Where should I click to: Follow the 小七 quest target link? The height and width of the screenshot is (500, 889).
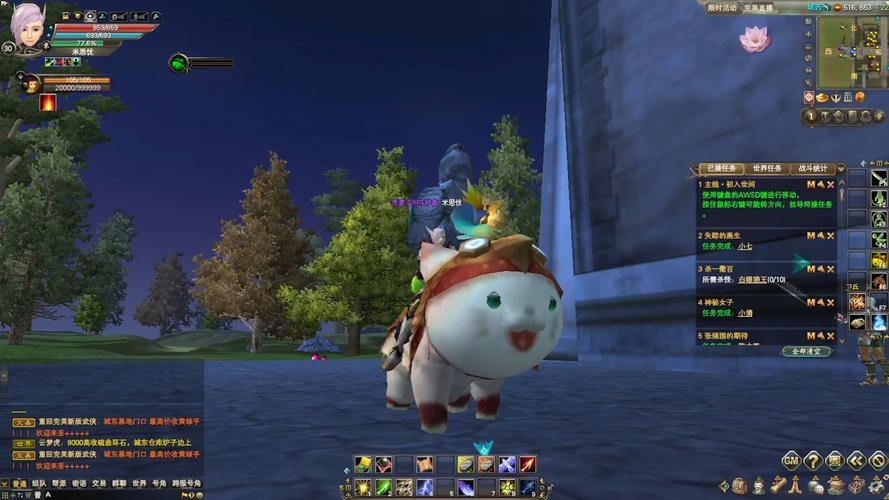pyautogui.click(x=744, y=246)
